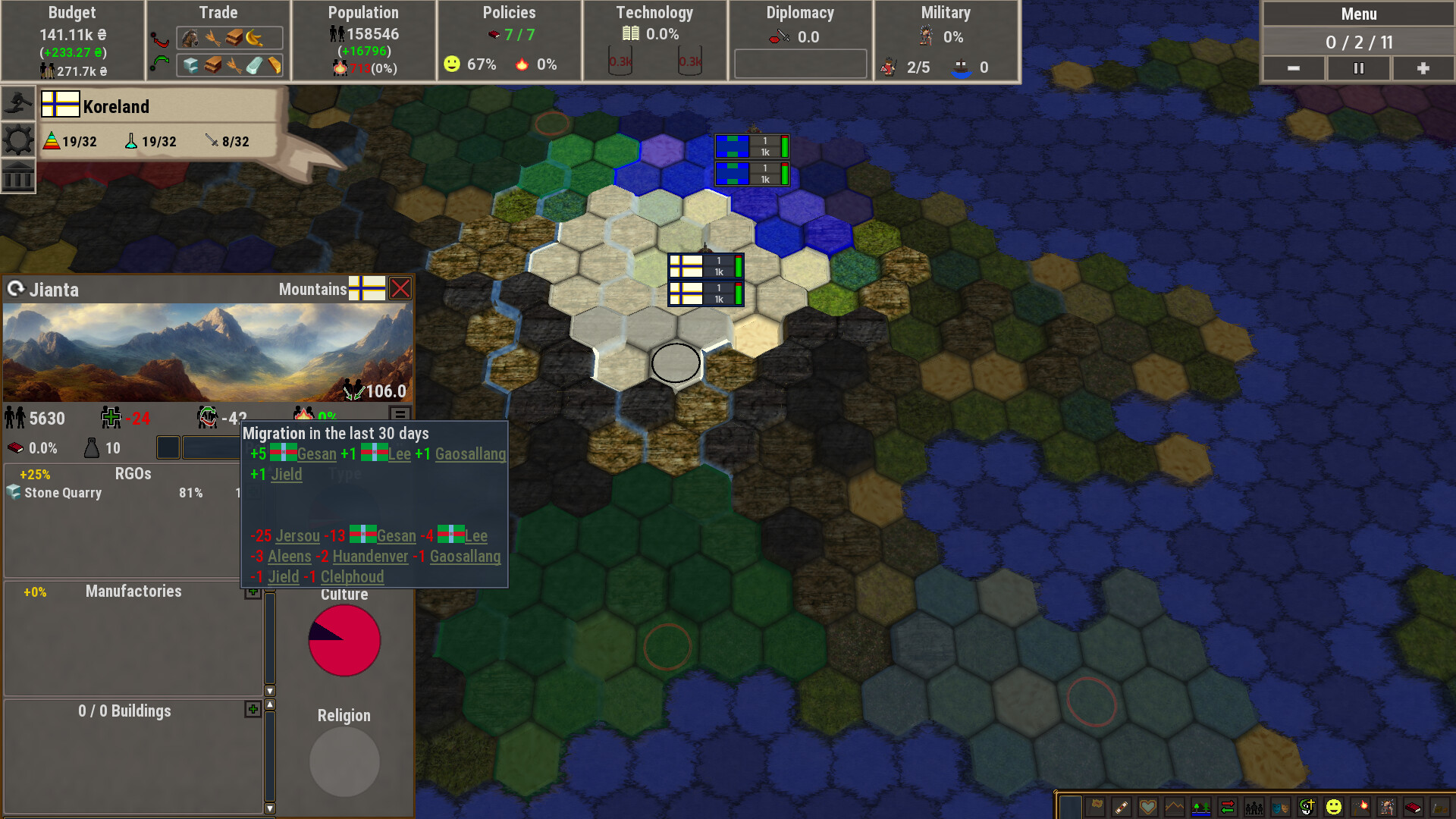Open the gavel laws panel on the sidebar
Viewport: 1456px width, 819px height.
point(18,102)
